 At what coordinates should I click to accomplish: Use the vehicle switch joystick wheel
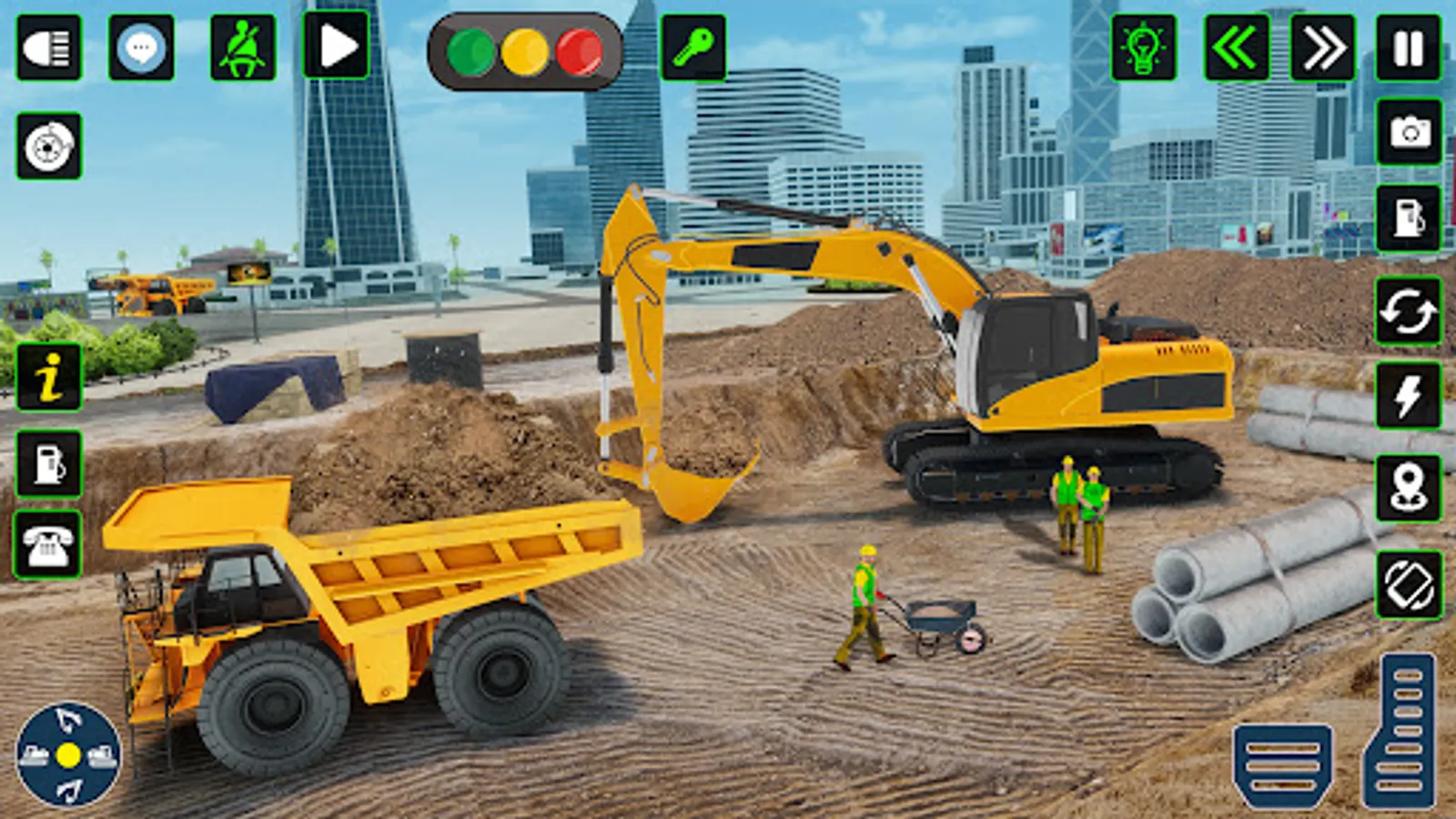point(66,755)
